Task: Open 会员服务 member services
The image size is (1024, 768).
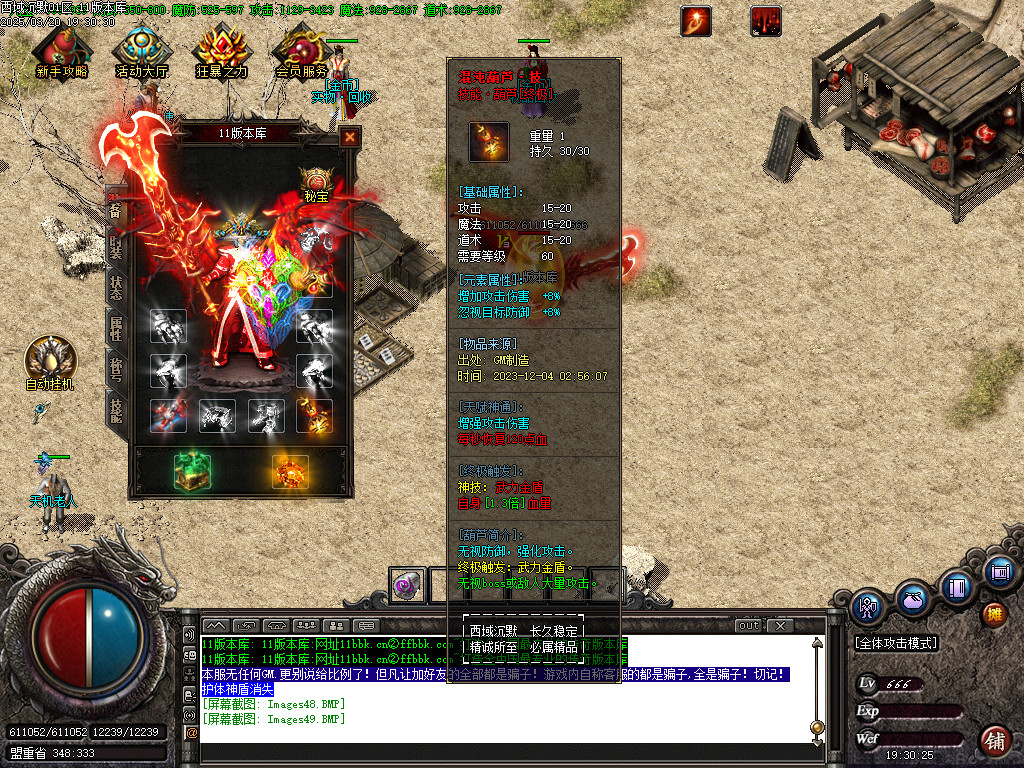Action: click(301, 50)
